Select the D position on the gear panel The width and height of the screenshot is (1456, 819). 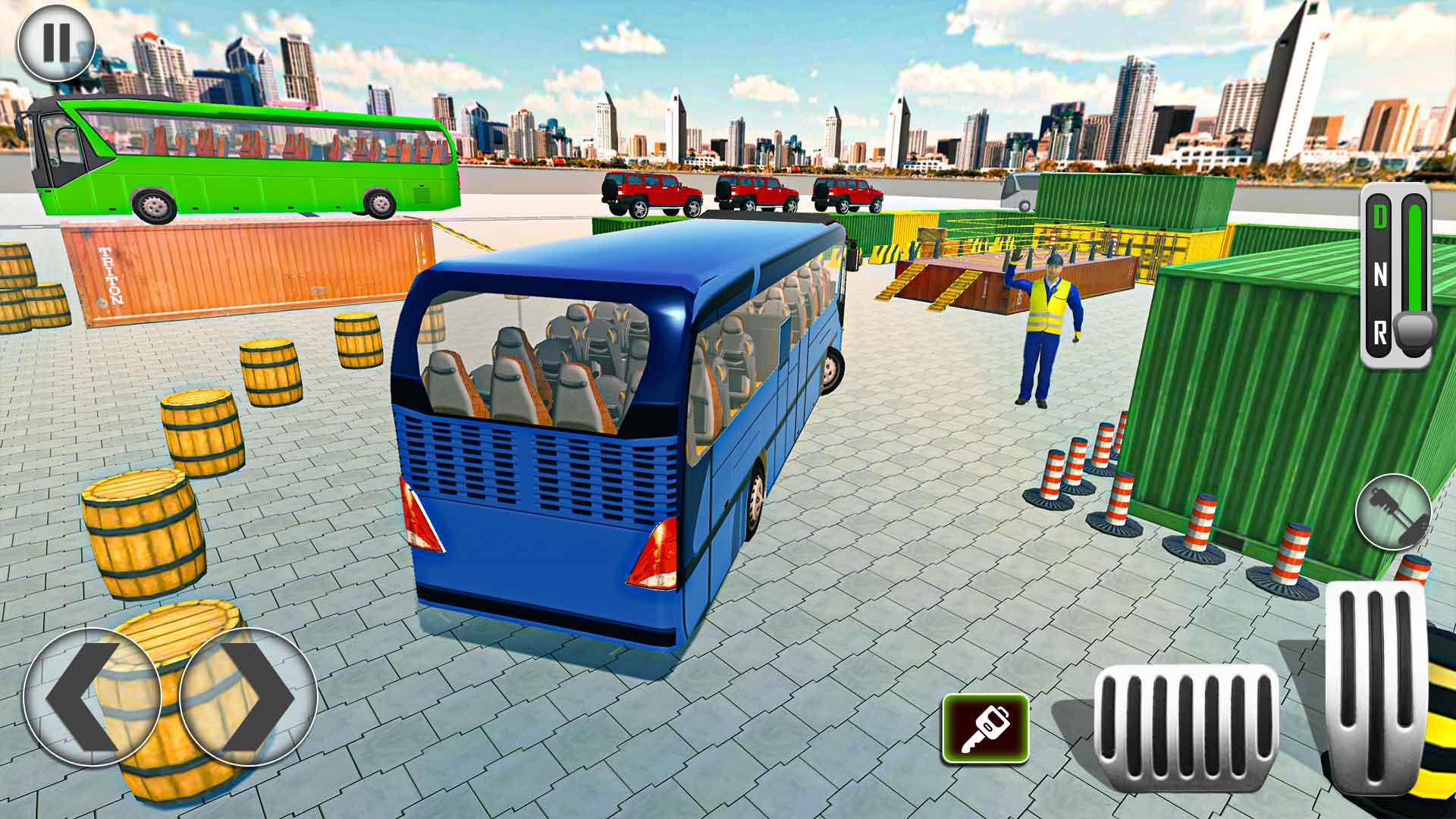pyautogui.click(x=1382, y=216)
